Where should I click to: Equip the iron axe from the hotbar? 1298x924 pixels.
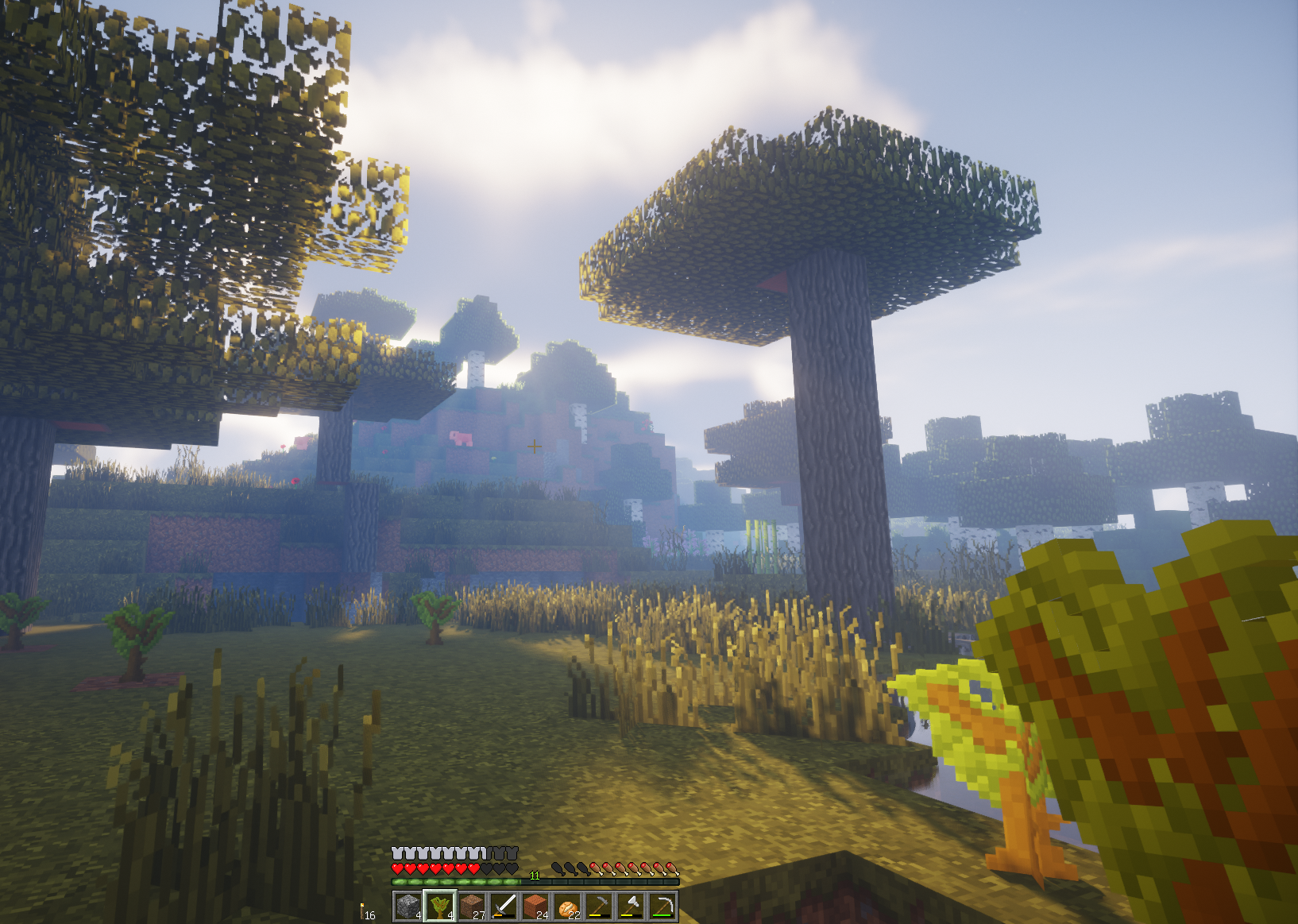point(631,906)
